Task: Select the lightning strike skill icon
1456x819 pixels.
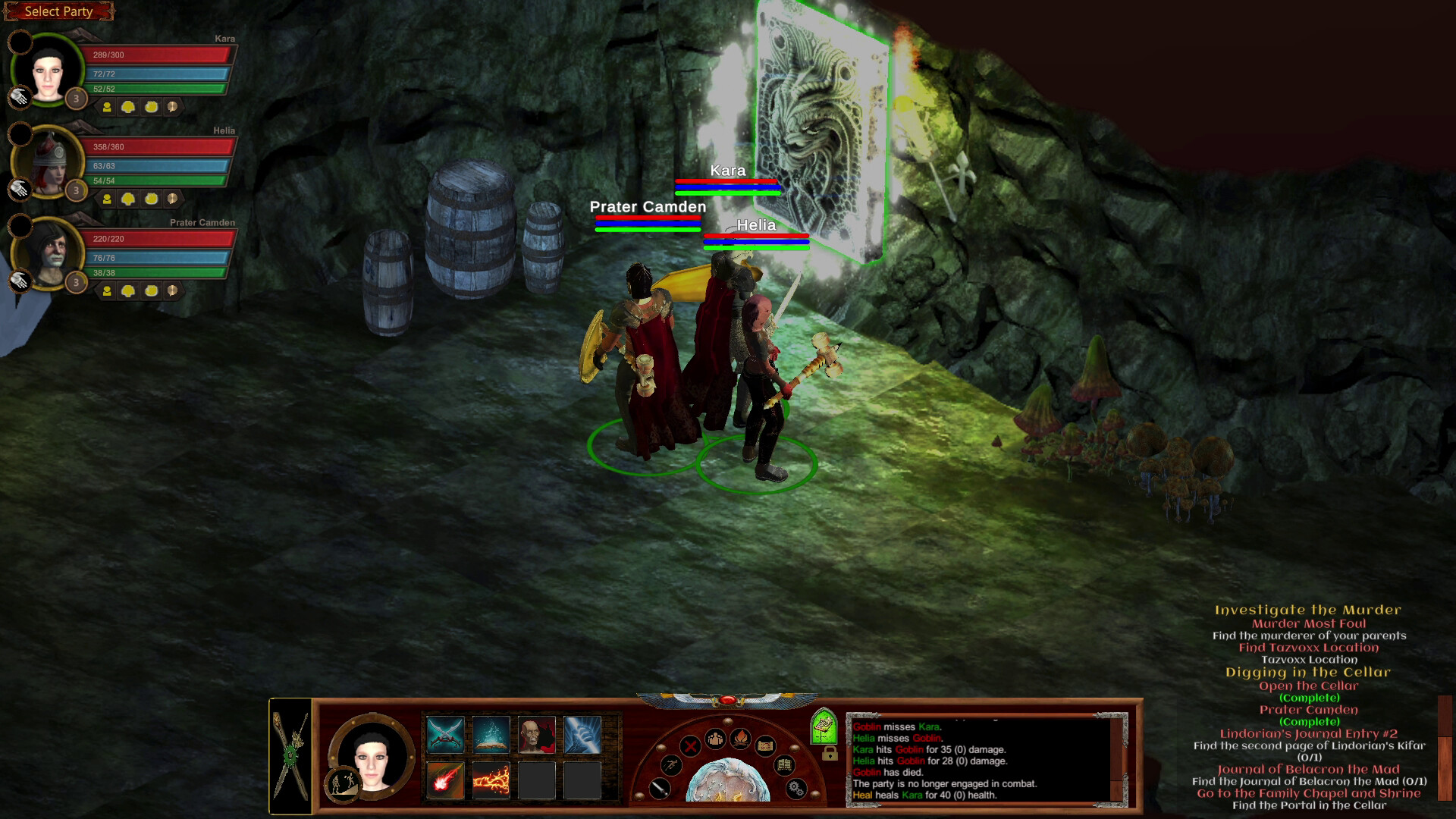Action: click(x=582, y=736)
